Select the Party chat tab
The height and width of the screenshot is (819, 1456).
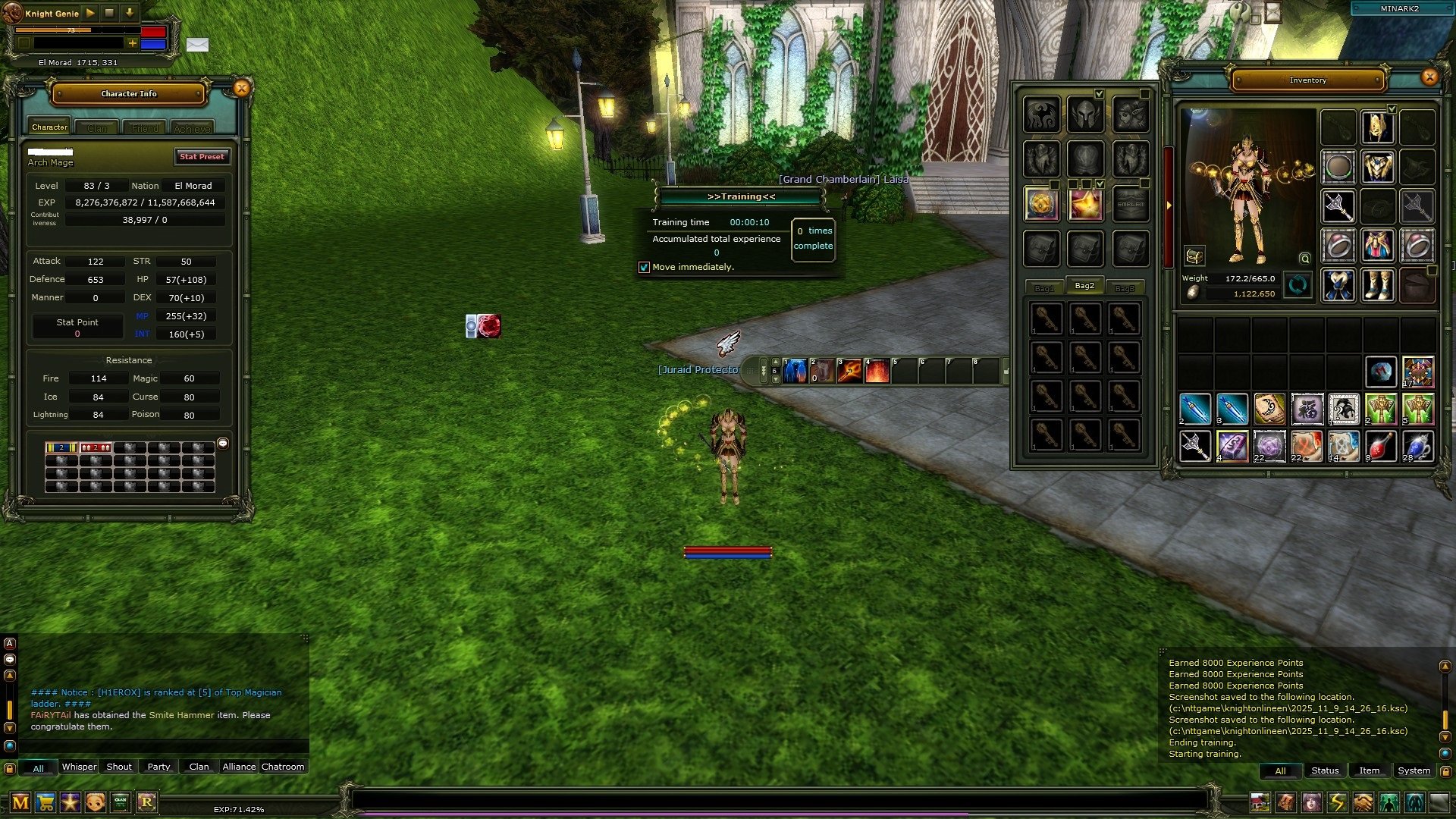coord(158,767)
